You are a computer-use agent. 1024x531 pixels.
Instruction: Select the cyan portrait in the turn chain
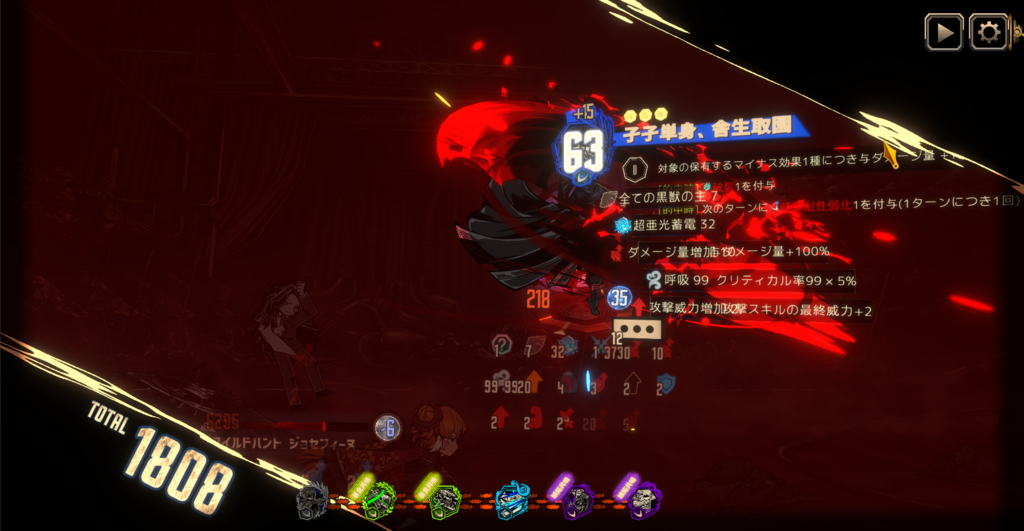click(511, 499)
